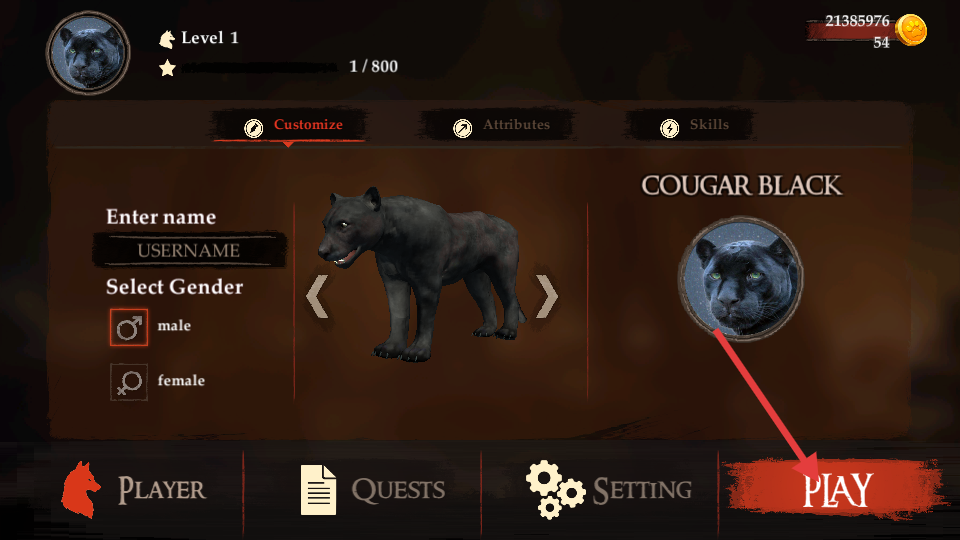Open the Setting menu
This screenshot has height=540, width=960.
click(x=610, y=490)
